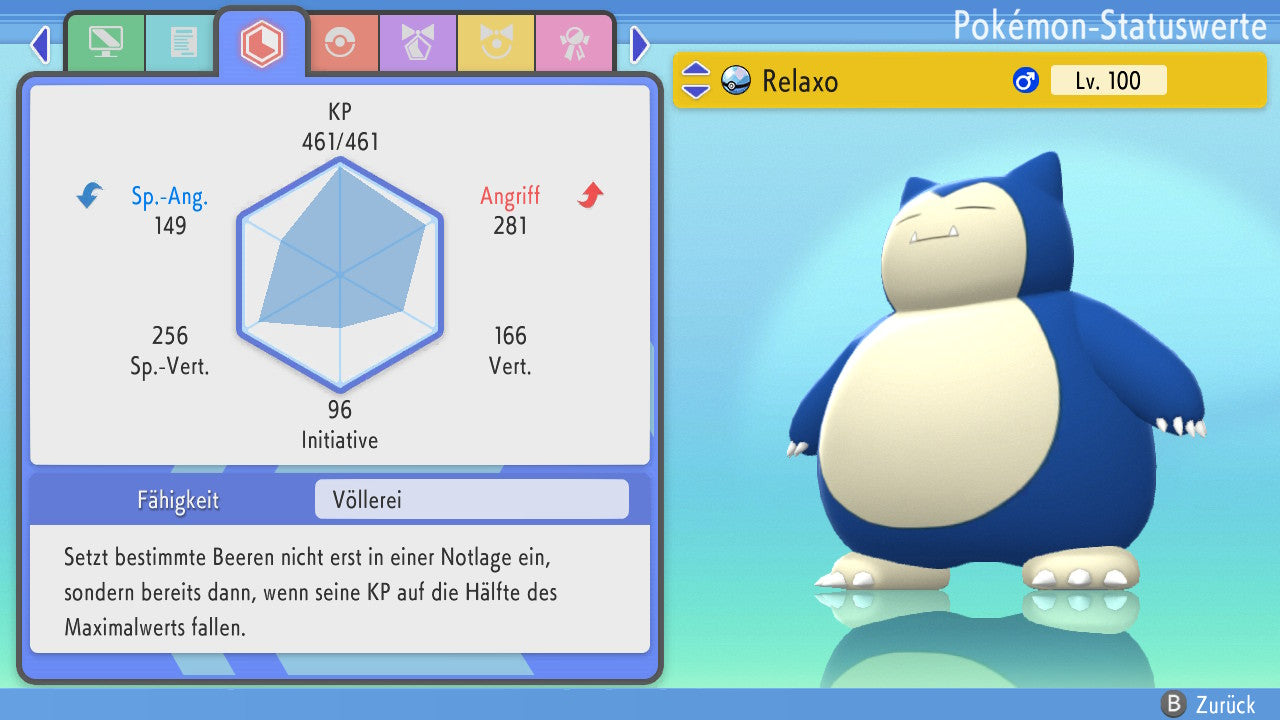Click the right arrow beside the tabs
This screenshot has width=1280, height=720.
(640, 44)
